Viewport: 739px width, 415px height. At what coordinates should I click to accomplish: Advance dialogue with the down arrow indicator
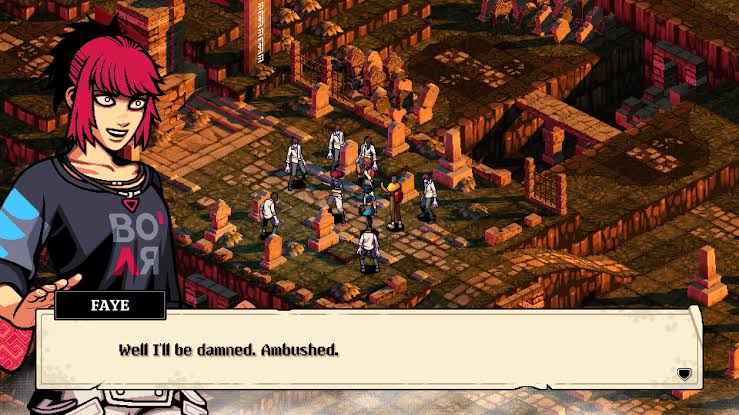click(x=684, y=374)
